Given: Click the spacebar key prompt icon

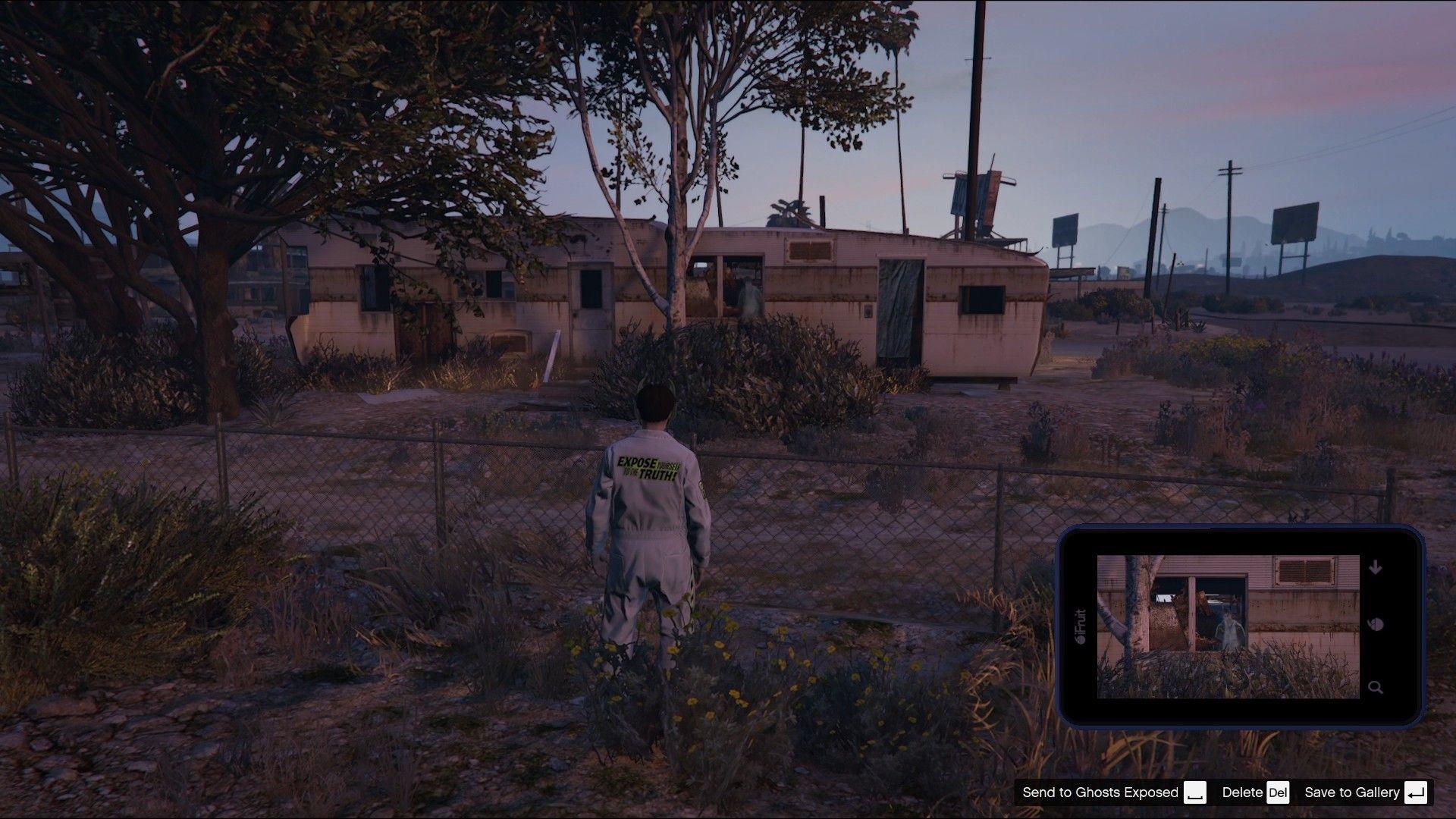Looking at the screenshot, I should [1195, 792].
